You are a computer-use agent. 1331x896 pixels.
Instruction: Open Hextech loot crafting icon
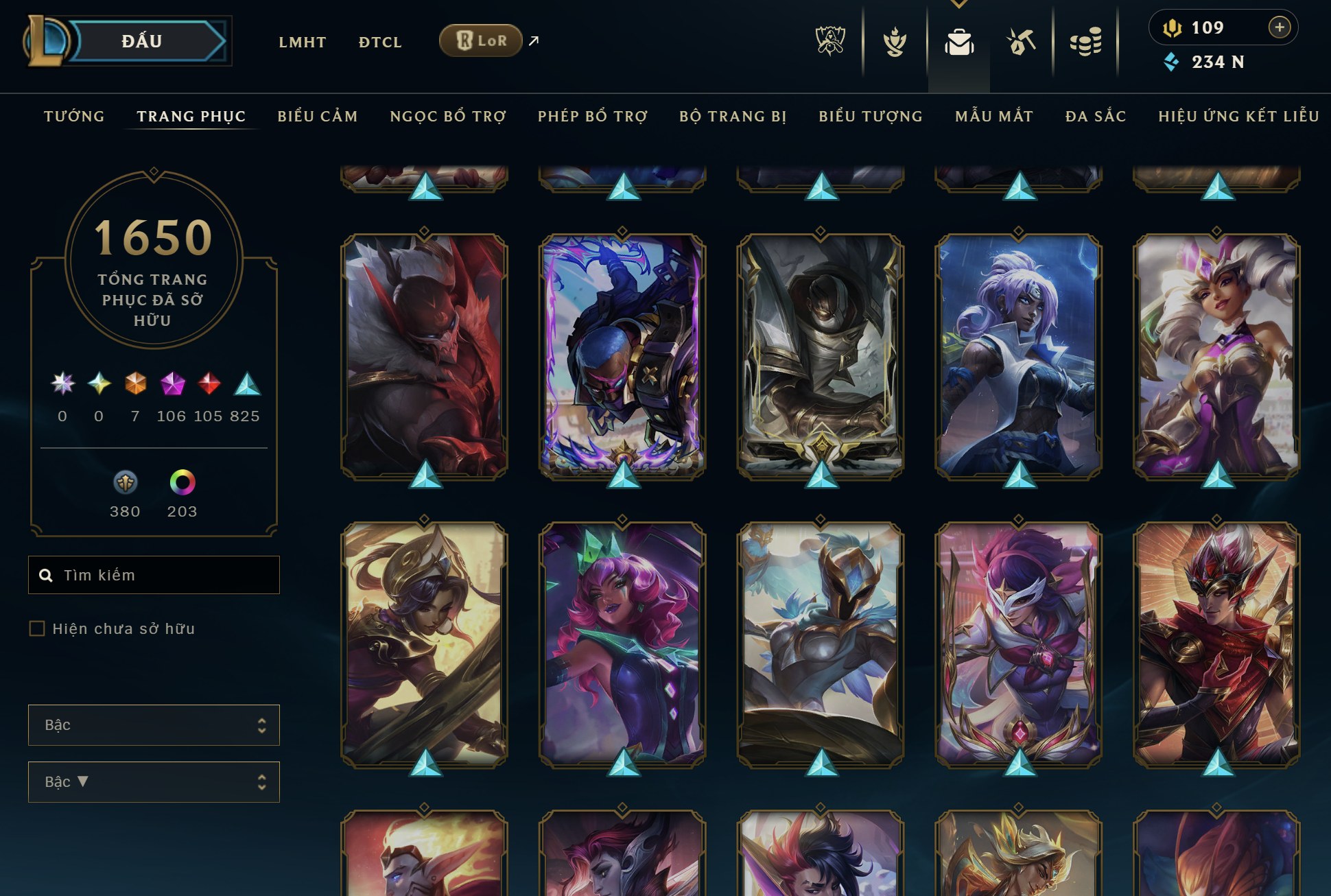(x=1022, y=41)
